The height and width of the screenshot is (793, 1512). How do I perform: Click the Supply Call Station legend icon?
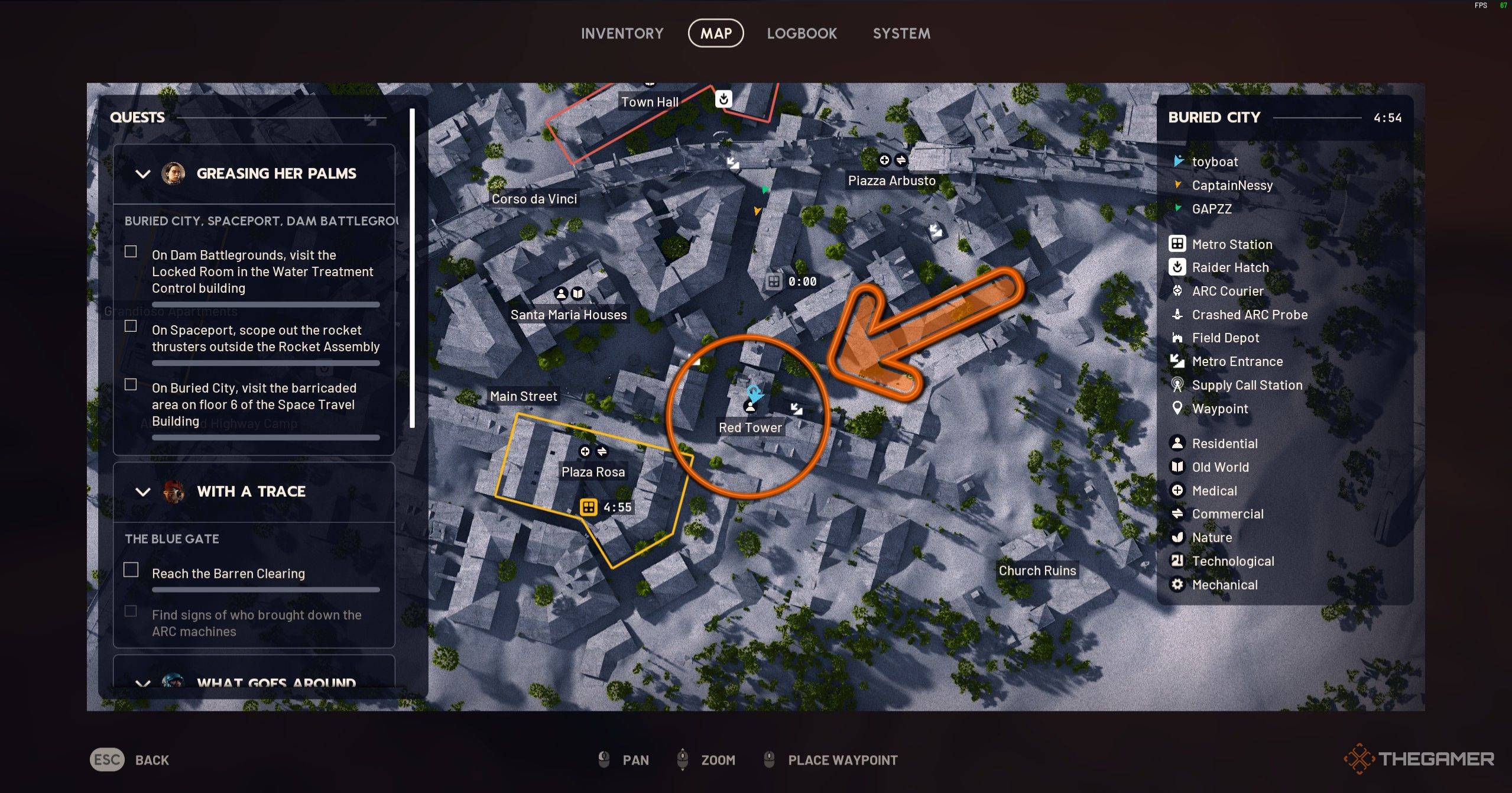(x=1178, y=385)
